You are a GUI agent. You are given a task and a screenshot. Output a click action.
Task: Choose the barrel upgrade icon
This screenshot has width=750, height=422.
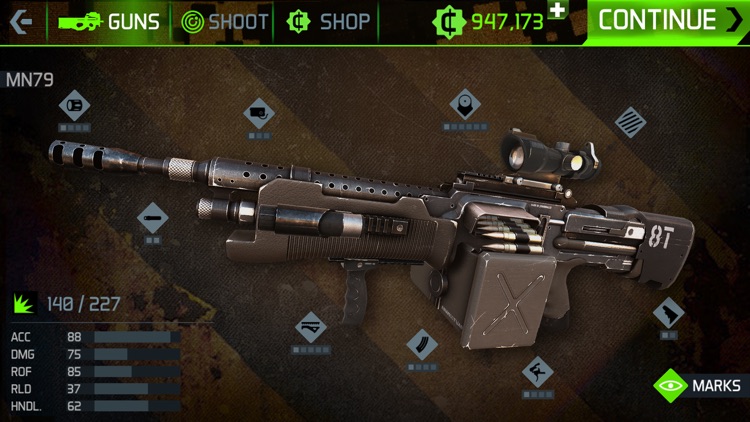tap(152, 216)
